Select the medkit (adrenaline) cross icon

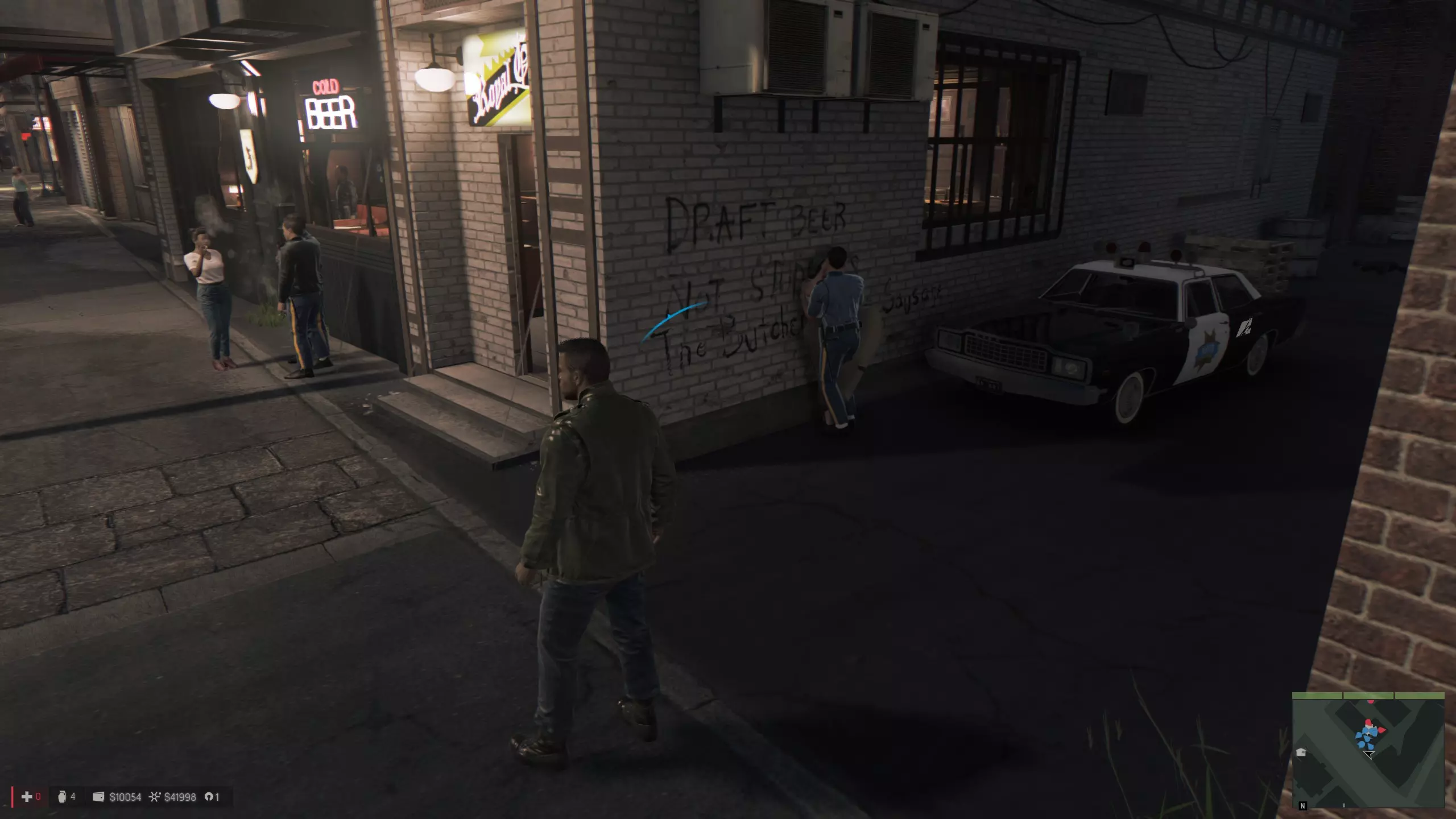[27, 797]
